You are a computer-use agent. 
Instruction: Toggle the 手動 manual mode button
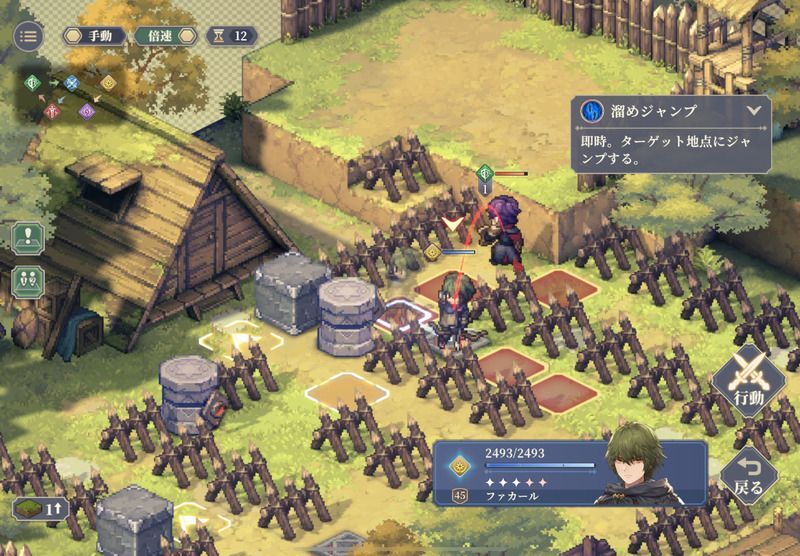97,36
